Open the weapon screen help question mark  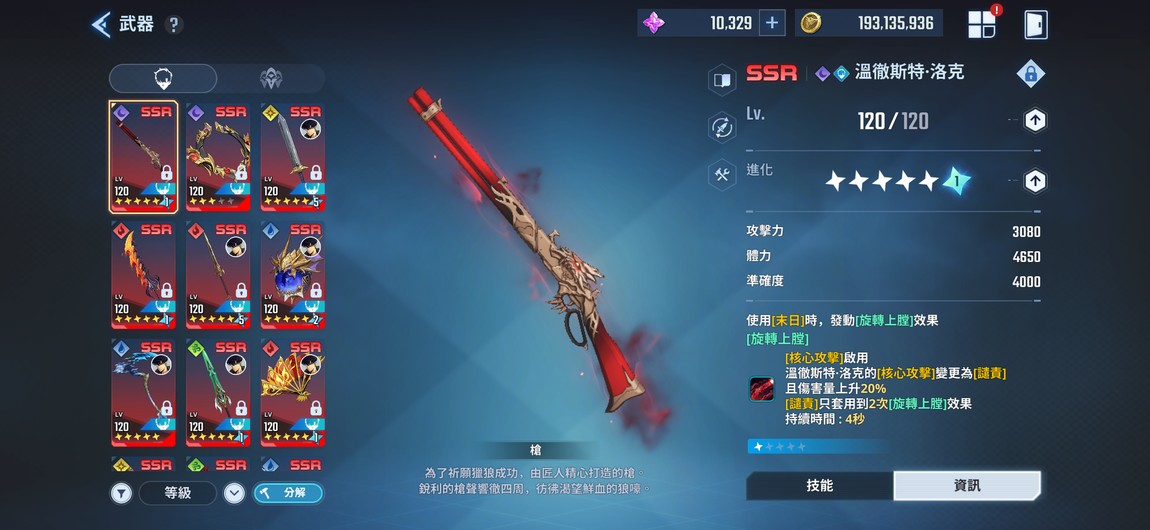(x=174, y=25)
